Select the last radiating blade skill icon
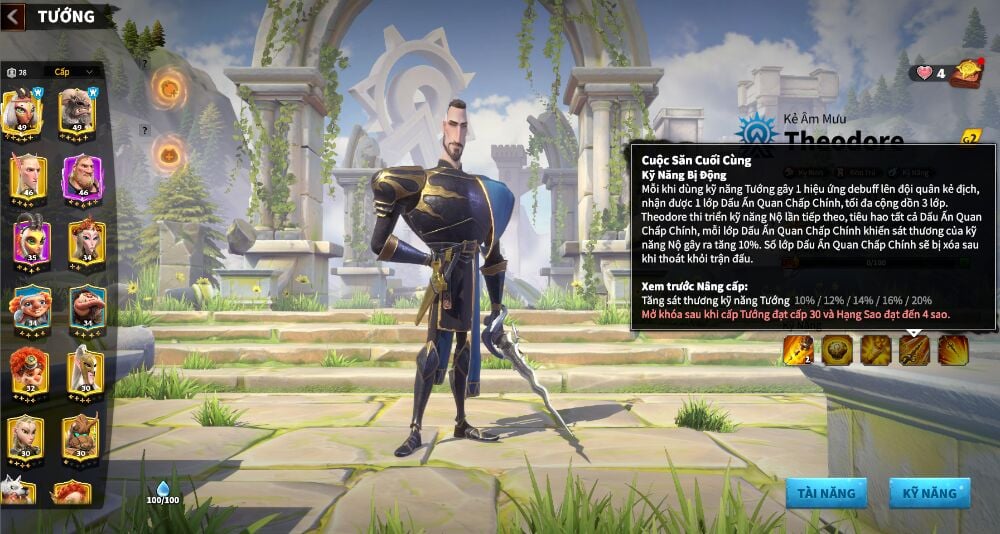This screenshot has height=534, width=1000. (952, 350)
